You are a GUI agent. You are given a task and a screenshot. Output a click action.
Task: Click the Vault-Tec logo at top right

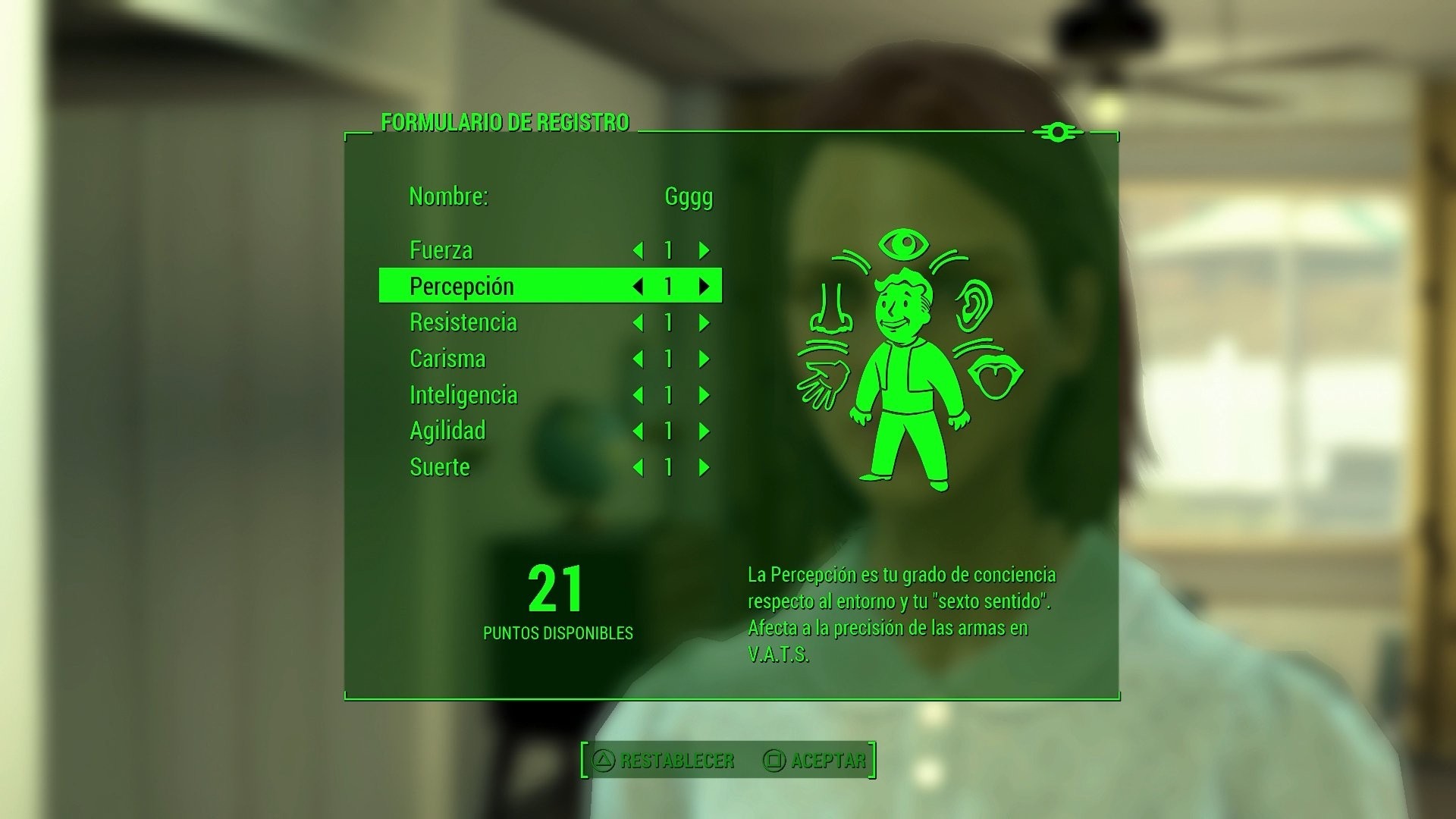[1059, 132]
